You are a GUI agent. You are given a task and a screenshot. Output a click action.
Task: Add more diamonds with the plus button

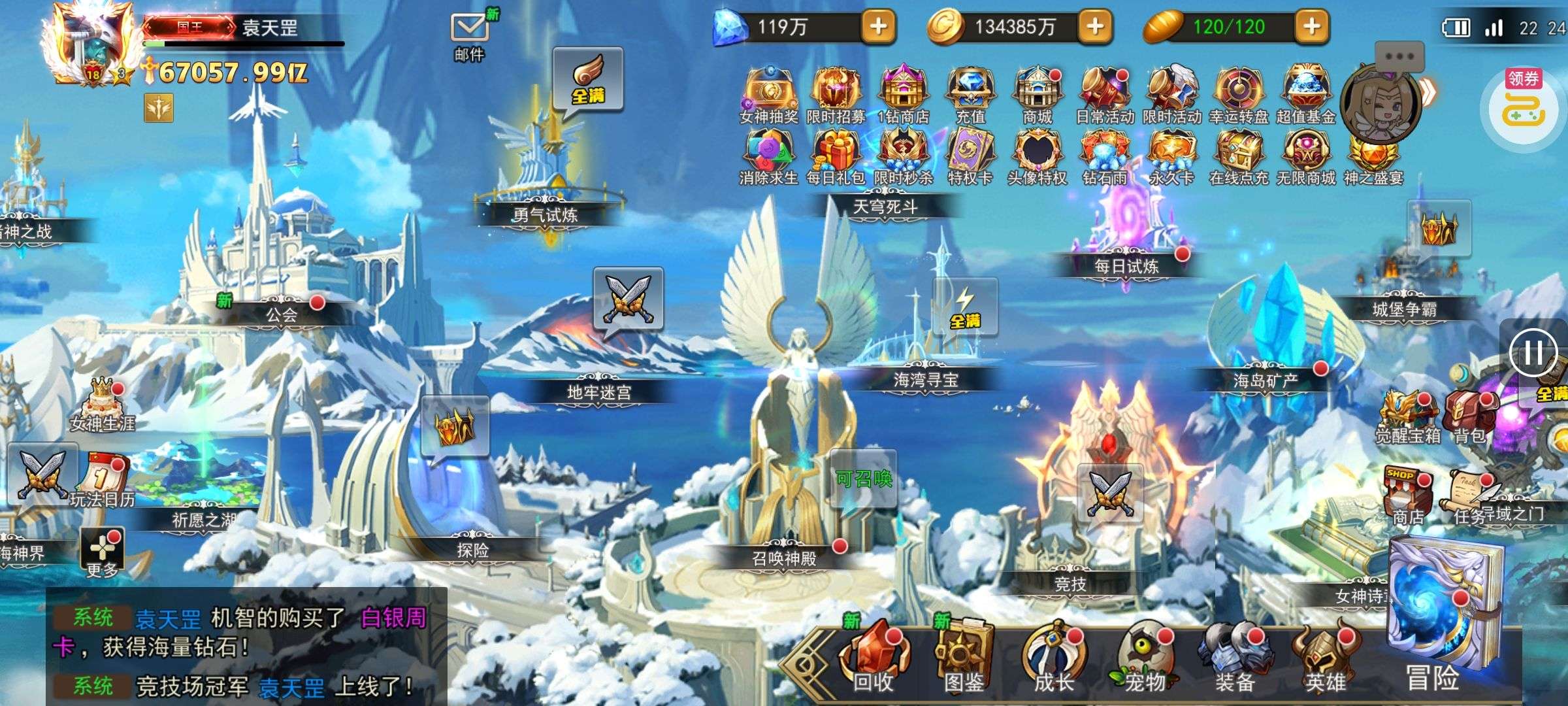(878, 27)
